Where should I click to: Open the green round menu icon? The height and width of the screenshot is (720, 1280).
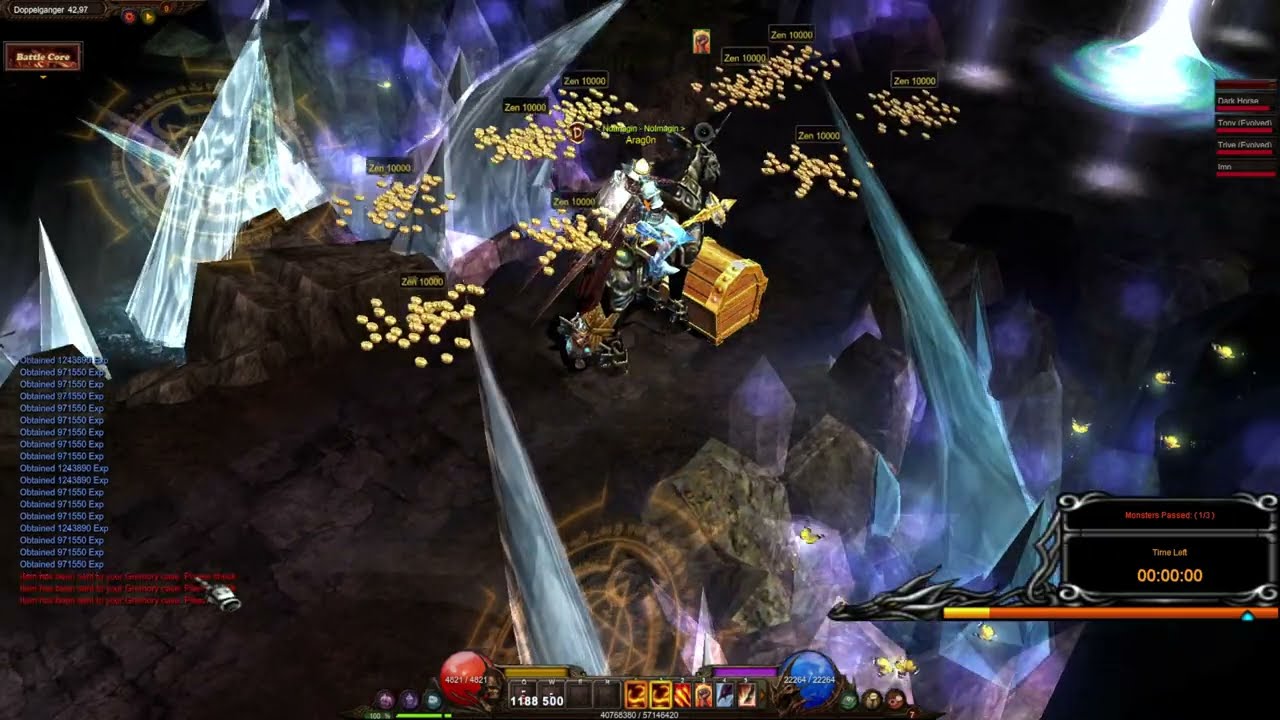pos(849,699)
